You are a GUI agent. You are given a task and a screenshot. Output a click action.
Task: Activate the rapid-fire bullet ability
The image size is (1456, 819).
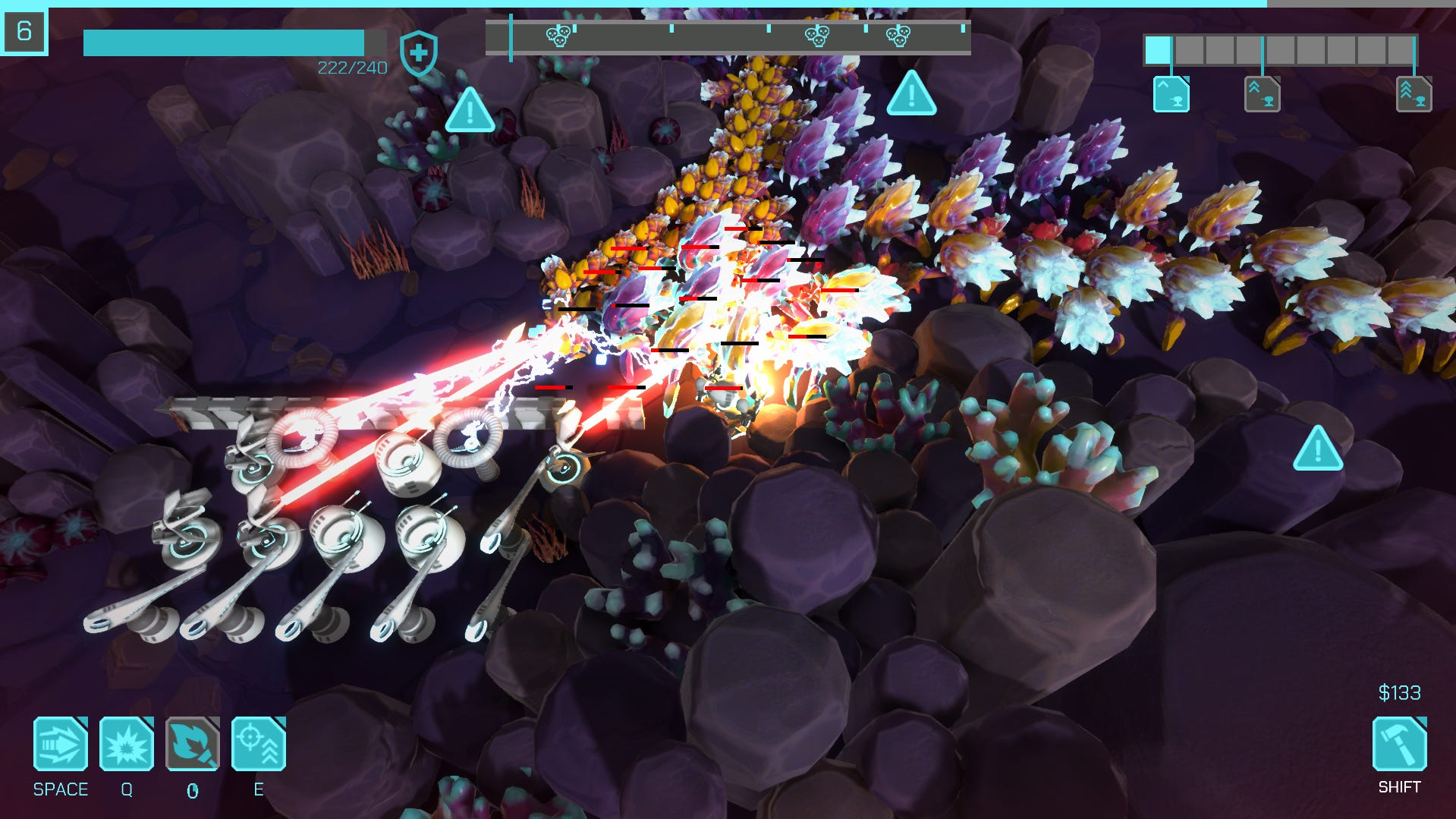coord(61,744)
